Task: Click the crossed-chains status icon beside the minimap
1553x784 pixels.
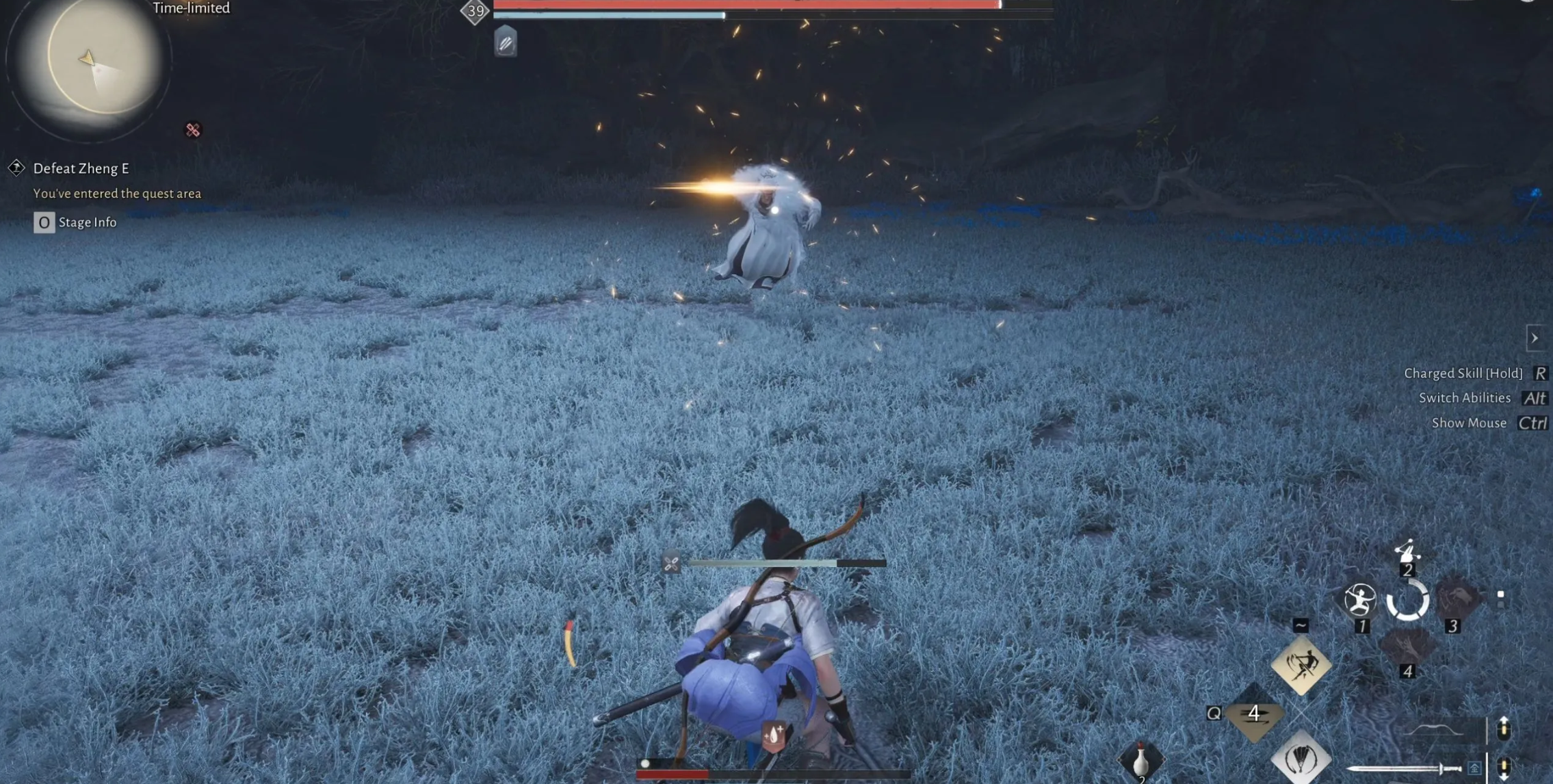Action: pos(193,130)
